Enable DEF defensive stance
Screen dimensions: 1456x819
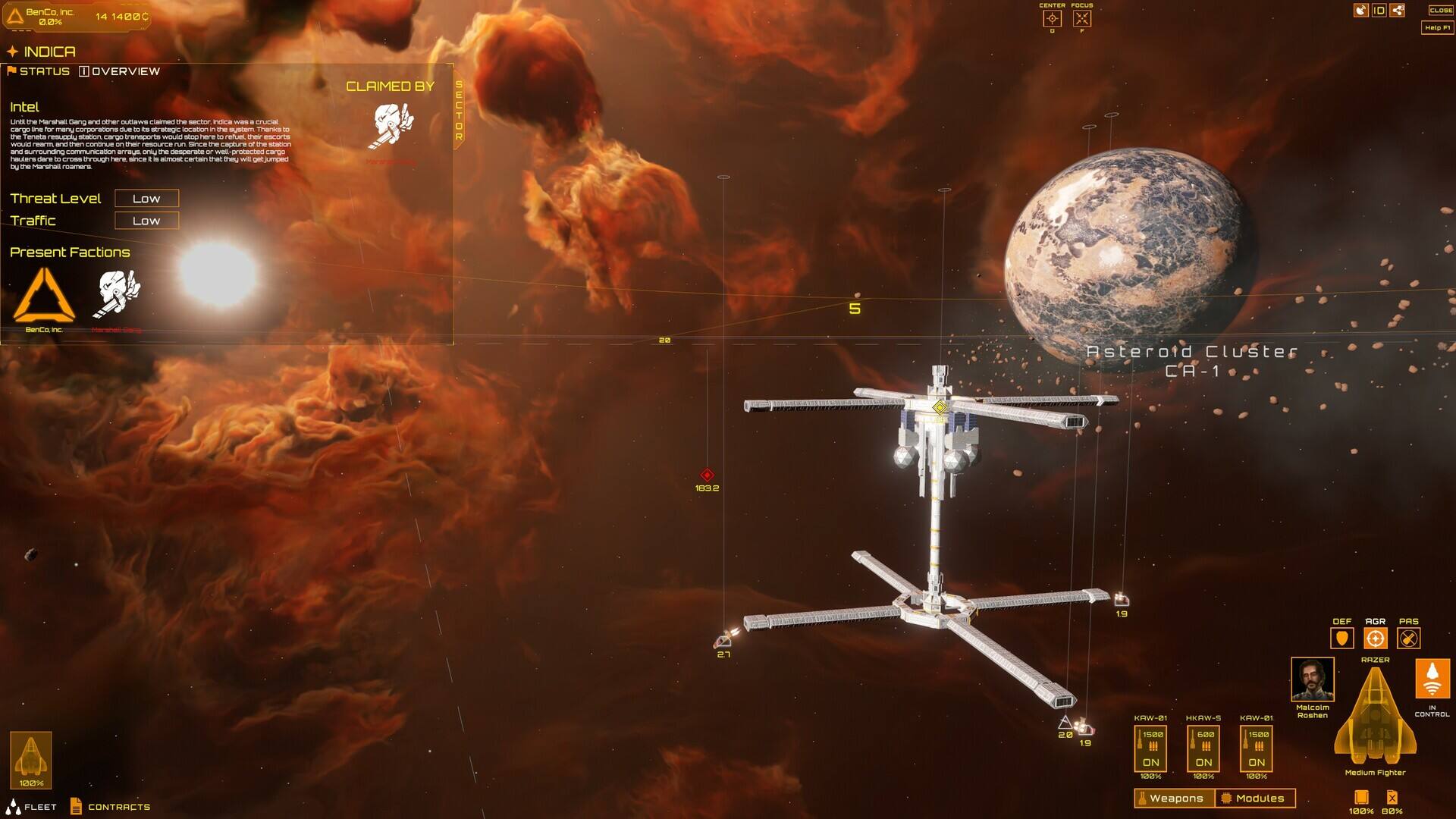(1341, 639)
